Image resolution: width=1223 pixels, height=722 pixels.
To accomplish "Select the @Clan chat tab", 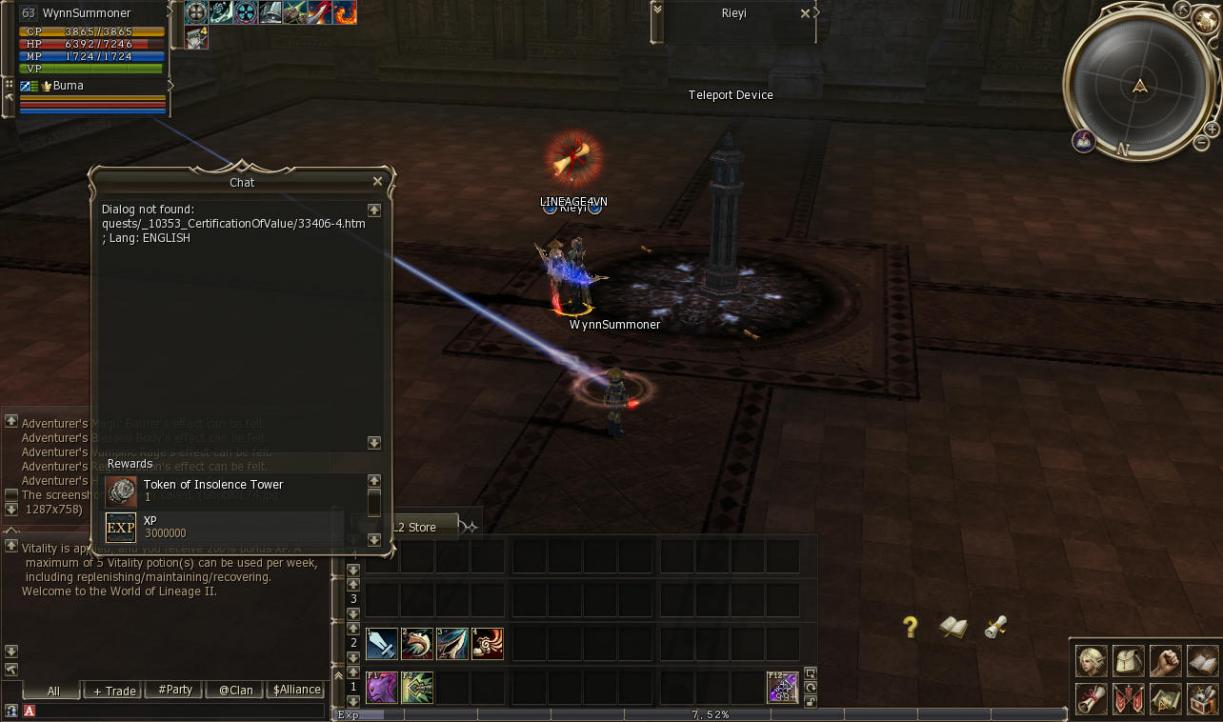I will (x=236, y=690).
